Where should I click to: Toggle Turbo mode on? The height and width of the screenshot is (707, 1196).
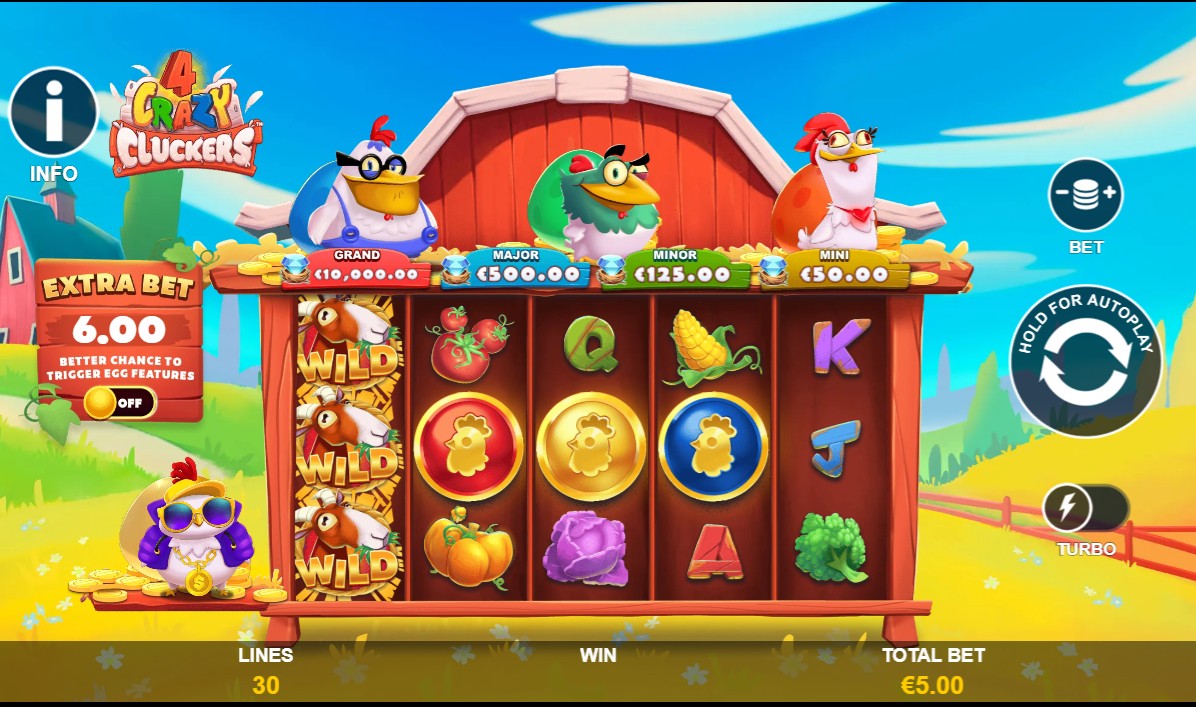(1085, 509)
